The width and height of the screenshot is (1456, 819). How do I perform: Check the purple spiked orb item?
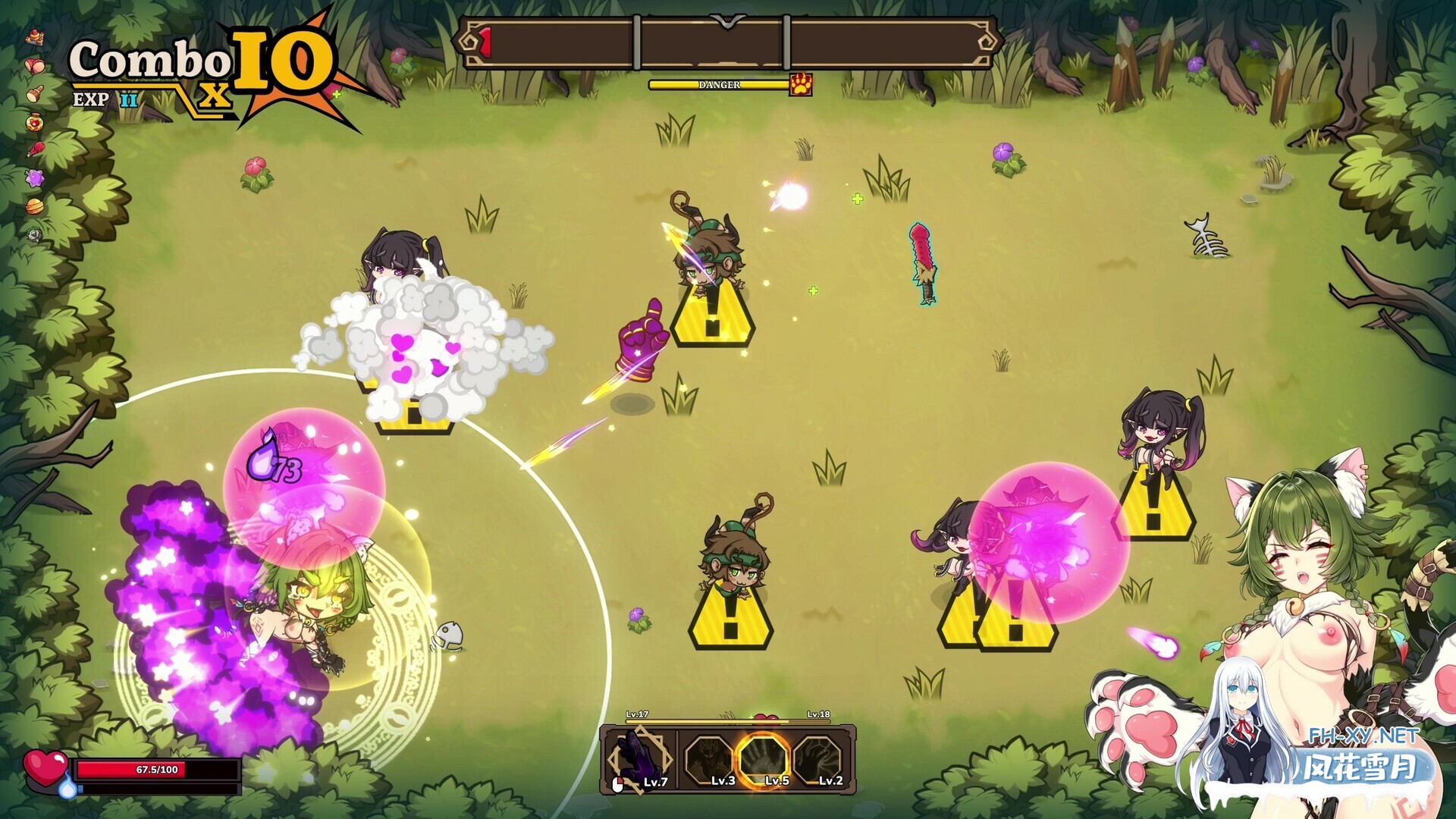pyautogui.click(x=35, y=178)
